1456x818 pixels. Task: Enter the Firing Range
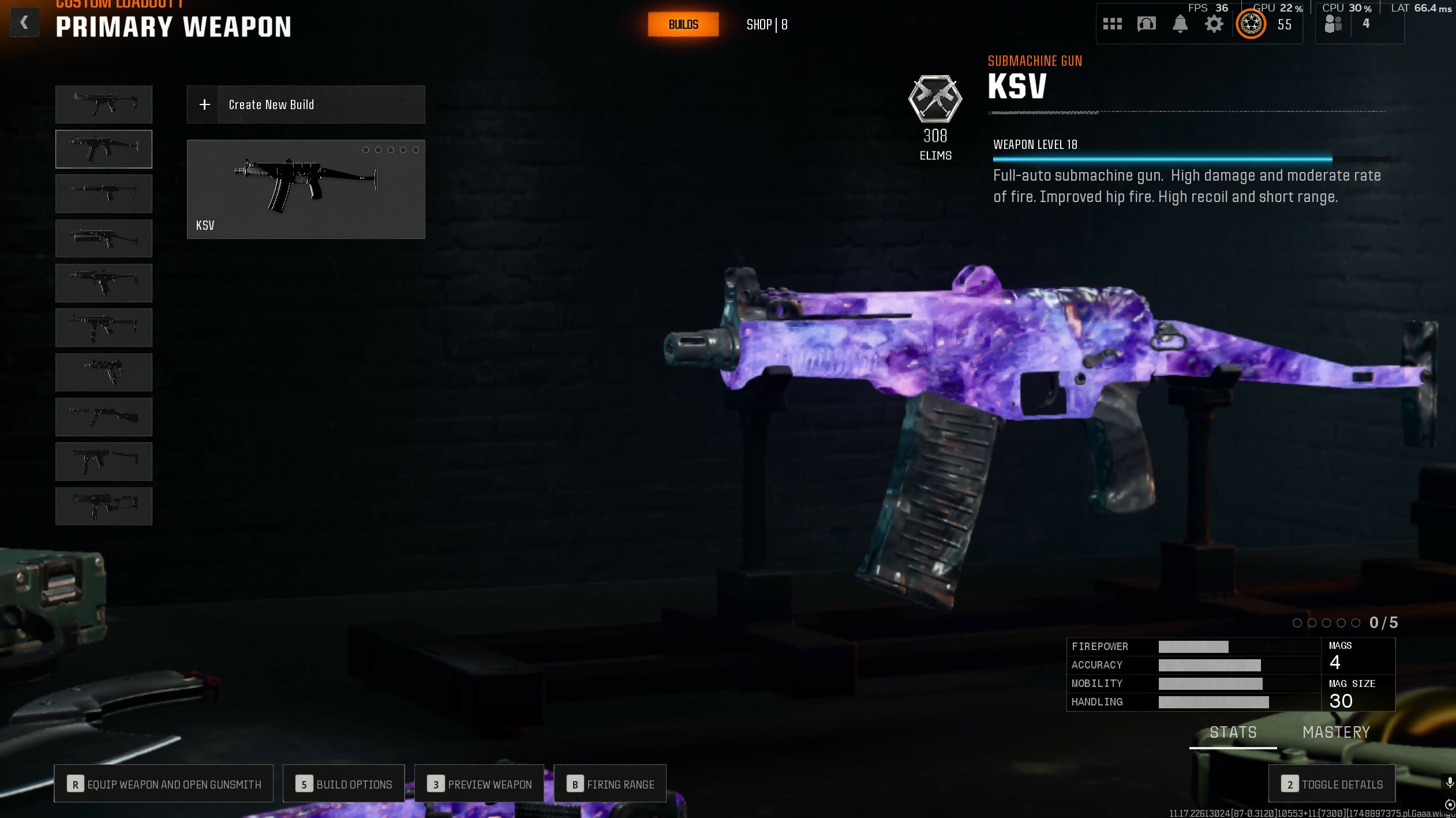(x=610, y=784)
